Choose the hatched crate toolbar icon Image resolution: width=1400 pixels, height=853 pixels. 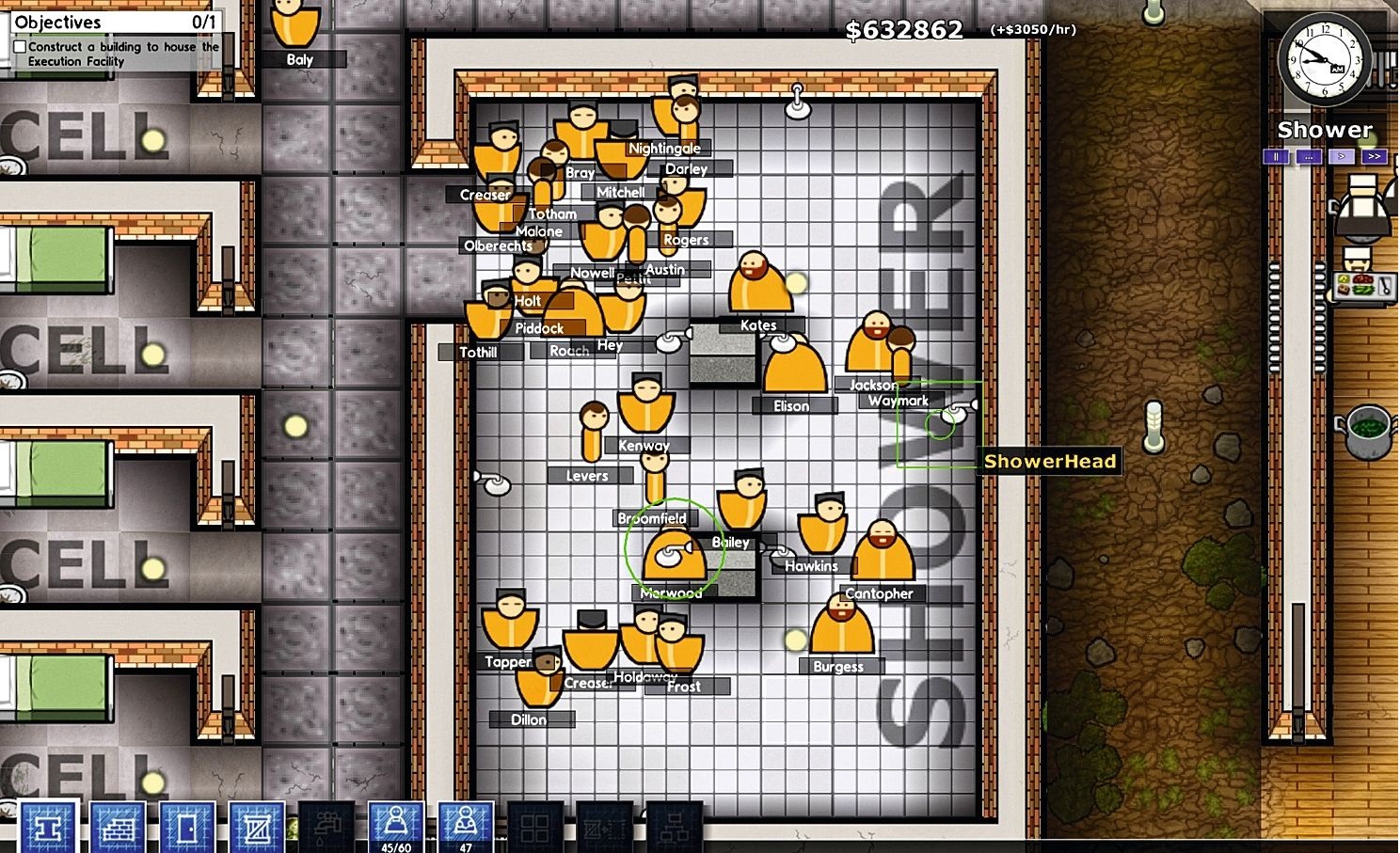pos(257,827)
